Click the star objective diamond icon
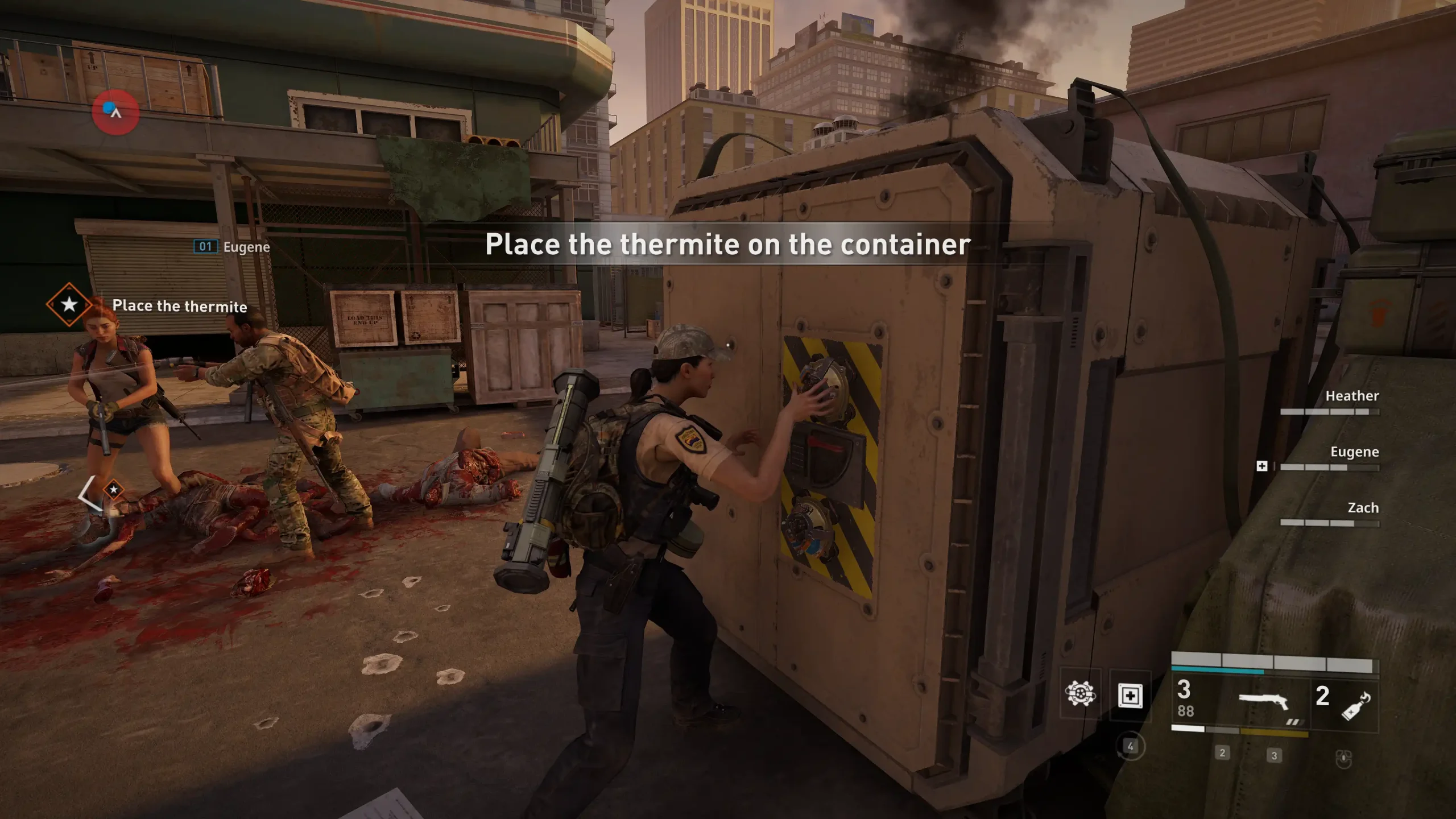 click(x=69, y=304)
